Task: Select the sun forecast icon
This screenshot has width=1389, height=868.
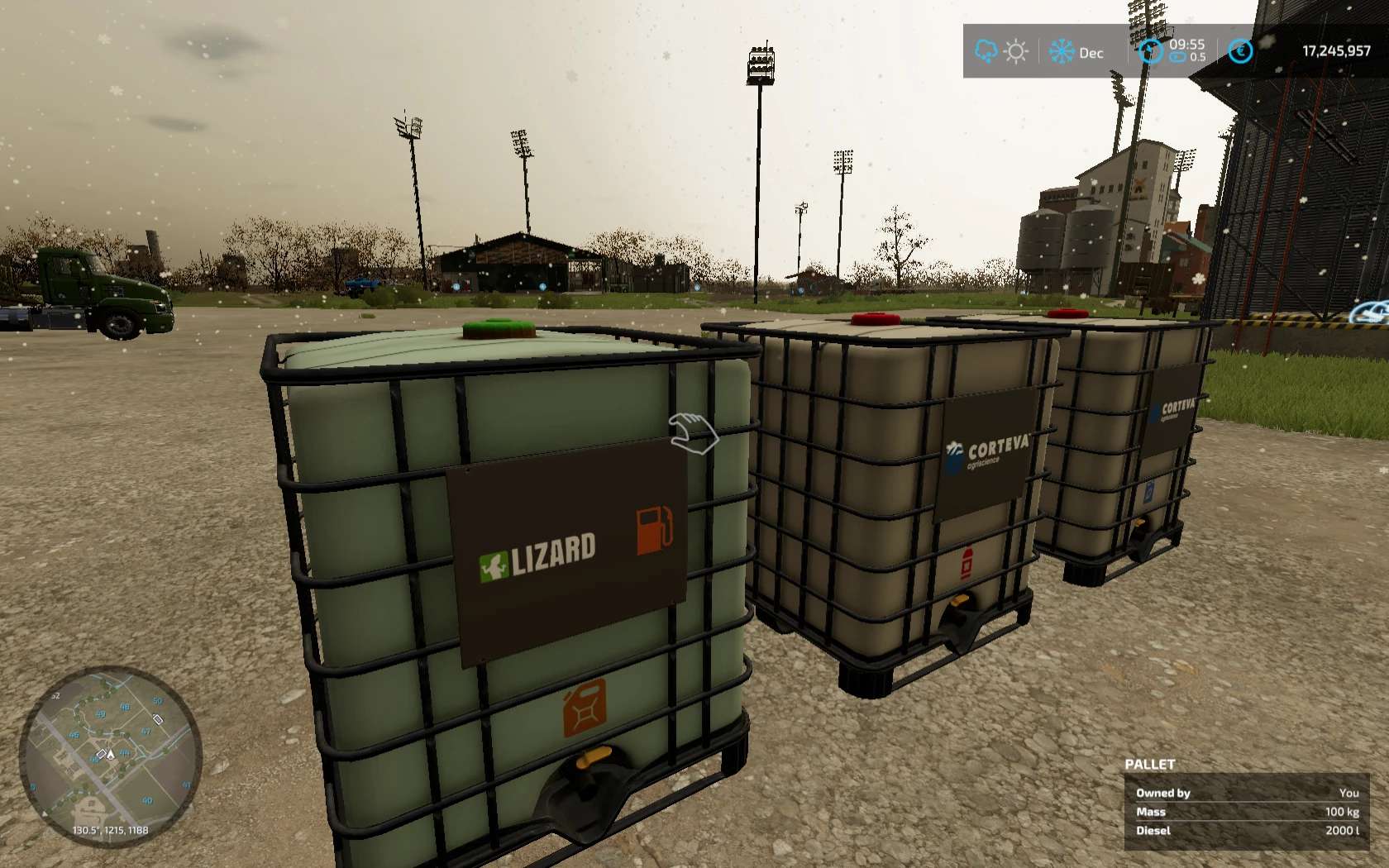Action: [1016, 51]
